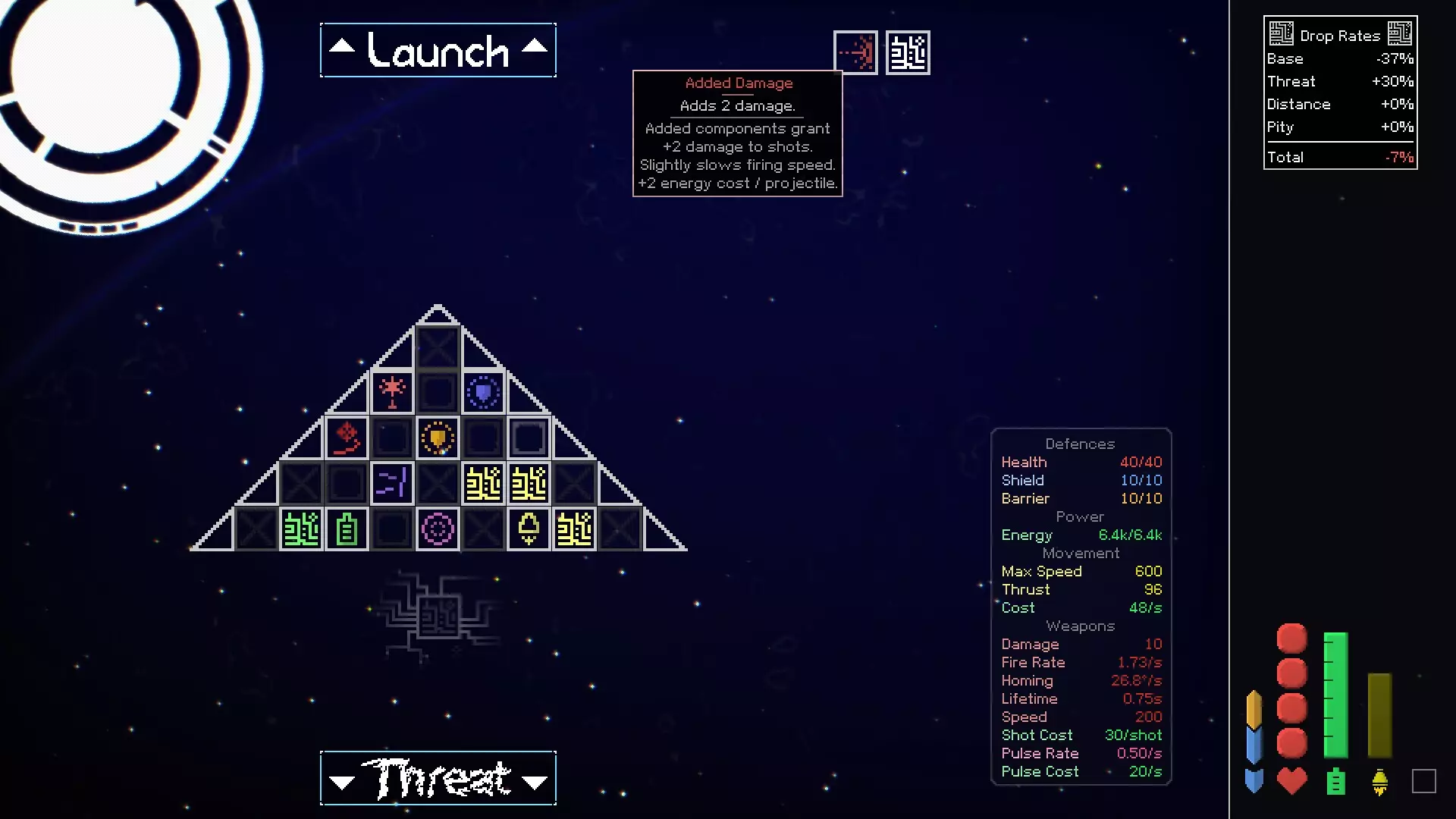Image resolution: width=1456 pixels, height=819 pixels.
Task: Click the blue shield component in the pyramid
Action: [x=484, y=390]
